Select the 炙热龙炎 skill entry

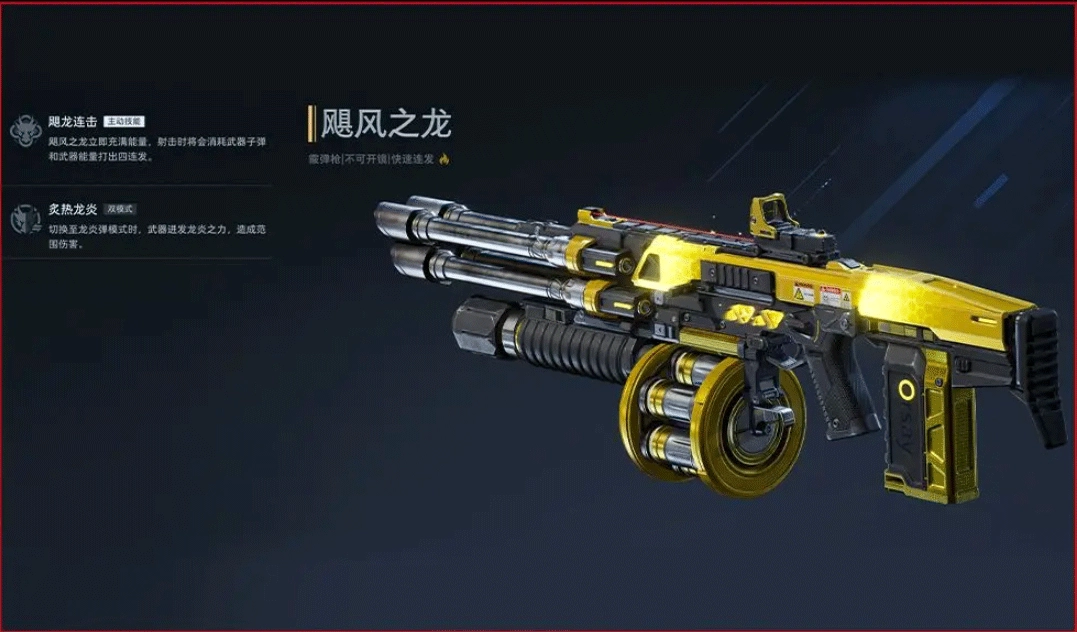tap(72, 208)
